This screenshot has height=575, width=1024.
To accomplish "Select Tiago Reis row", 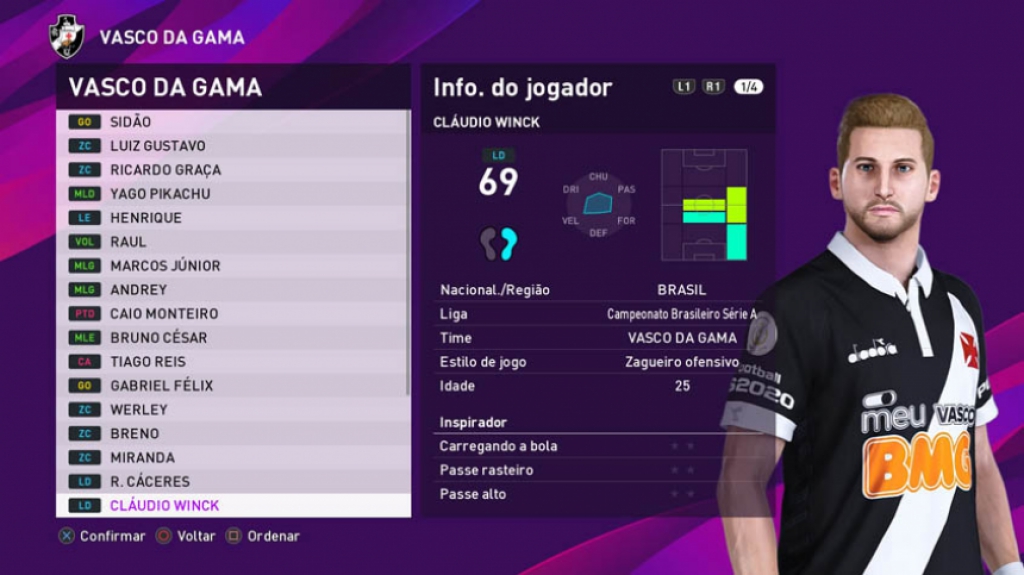I will (232, 361).
